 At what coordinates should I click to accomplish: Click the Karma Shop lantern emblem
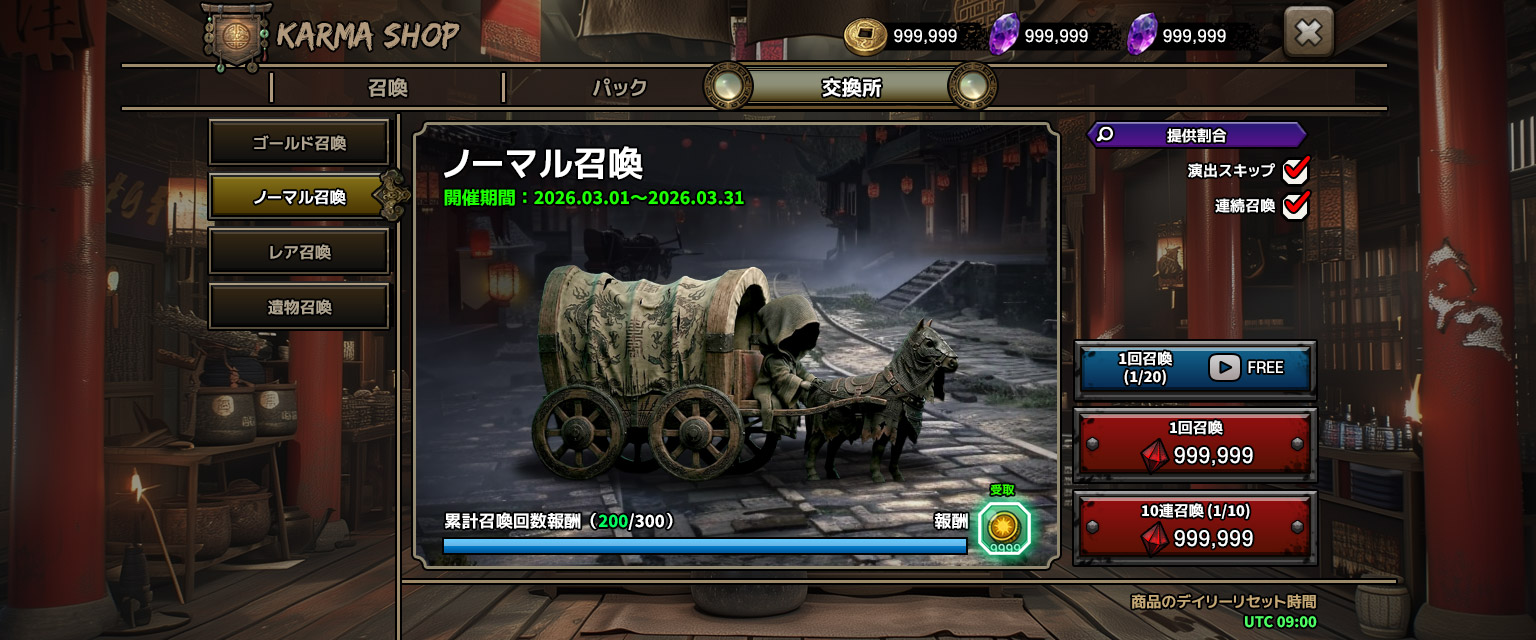[237, 36]
